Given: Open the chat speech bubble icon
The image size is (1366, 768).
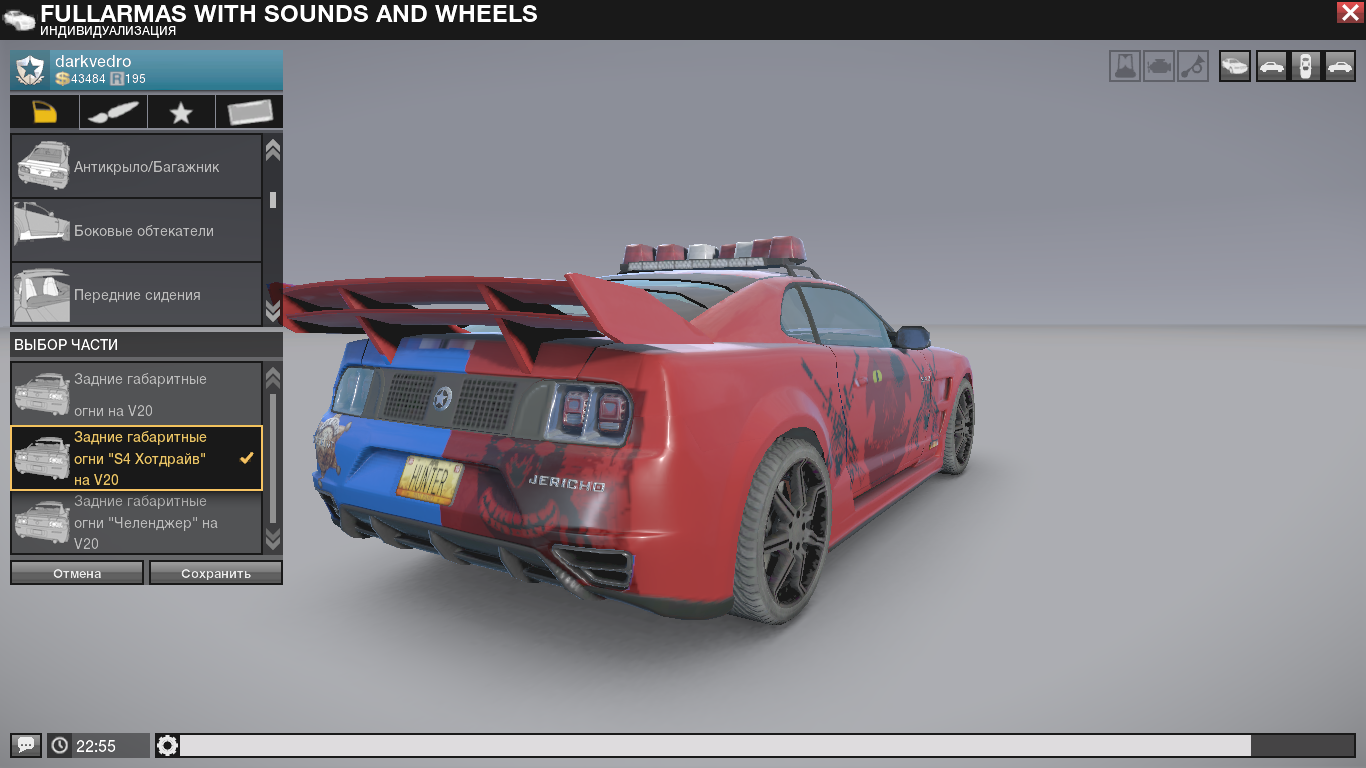Looking at the screenshot, I should (26, 745).
